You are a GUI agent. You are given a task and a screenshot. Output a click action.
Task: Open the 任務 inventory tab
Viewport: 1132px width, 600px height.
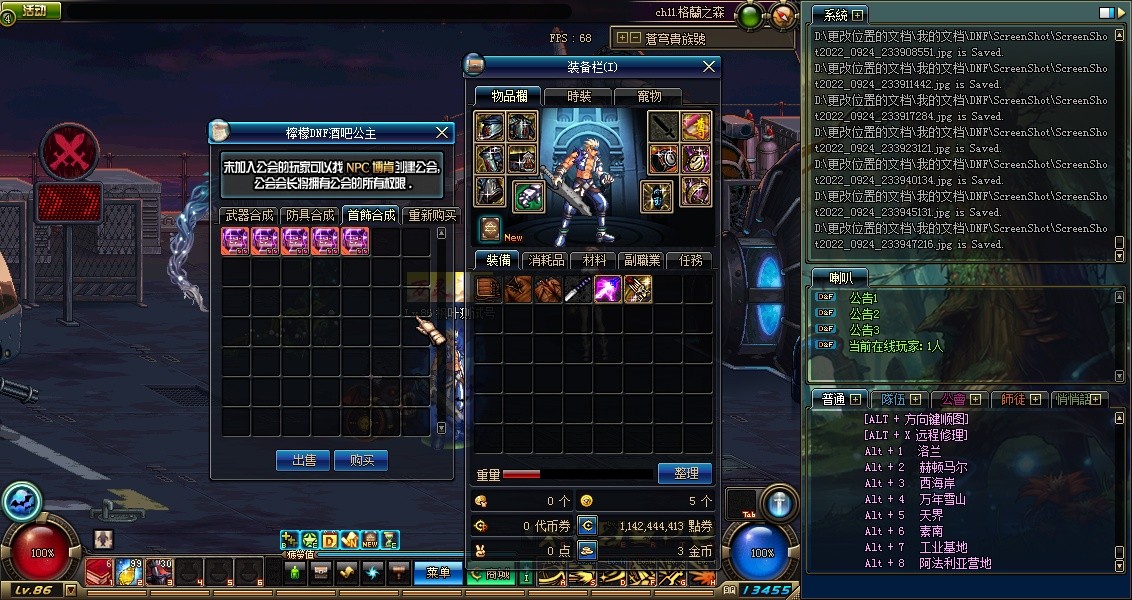point(691,260)
